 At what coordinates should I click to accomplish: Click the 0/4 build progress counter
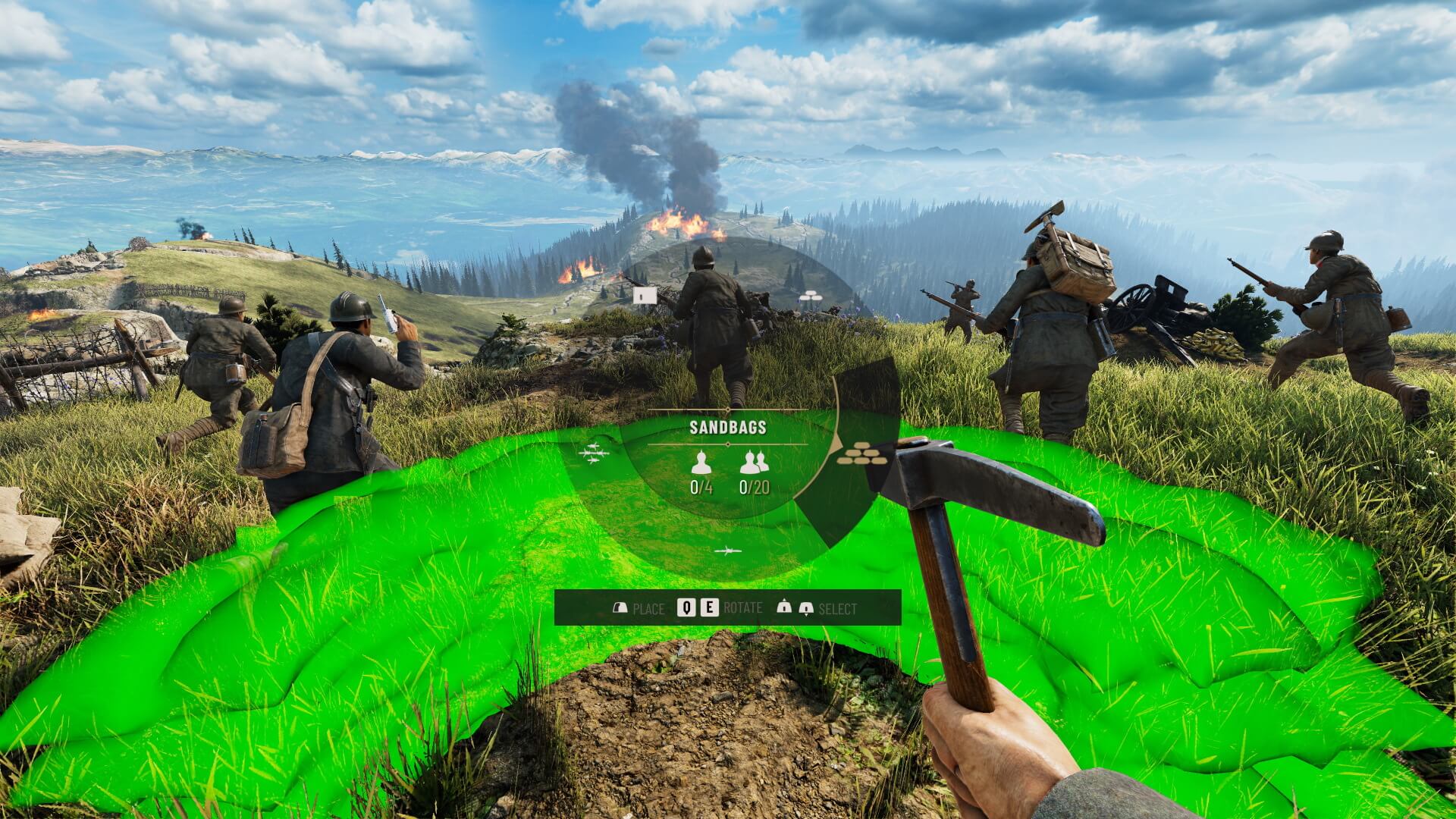[x=701, y=487]
